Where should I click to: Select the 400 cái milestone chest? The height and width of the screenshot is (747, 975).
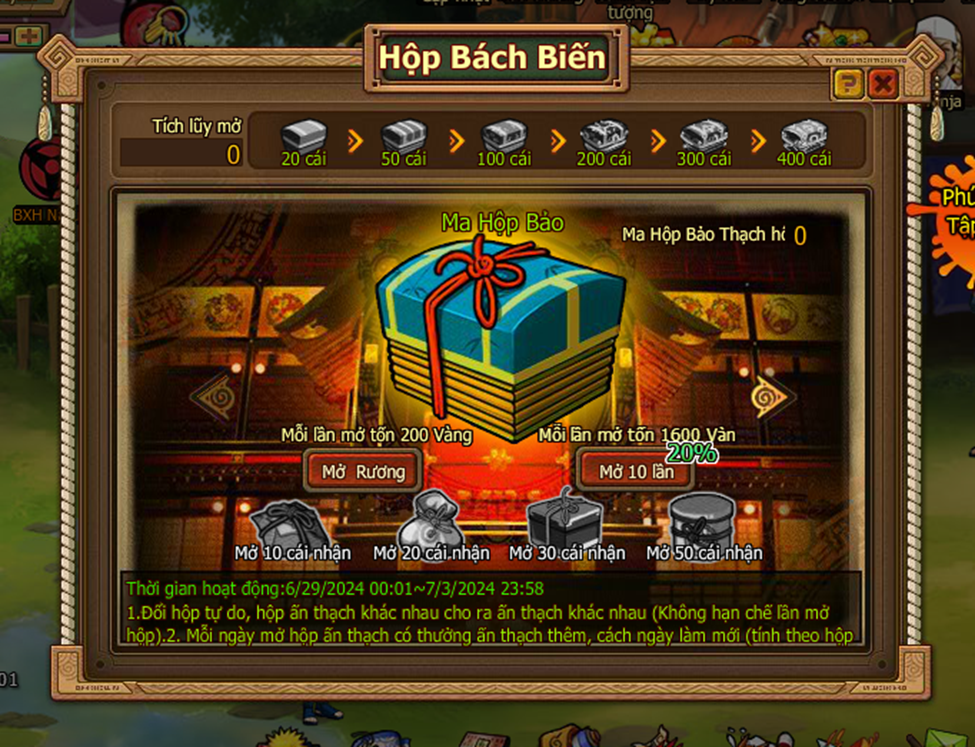pyautogui.click(x=804, y=136)
